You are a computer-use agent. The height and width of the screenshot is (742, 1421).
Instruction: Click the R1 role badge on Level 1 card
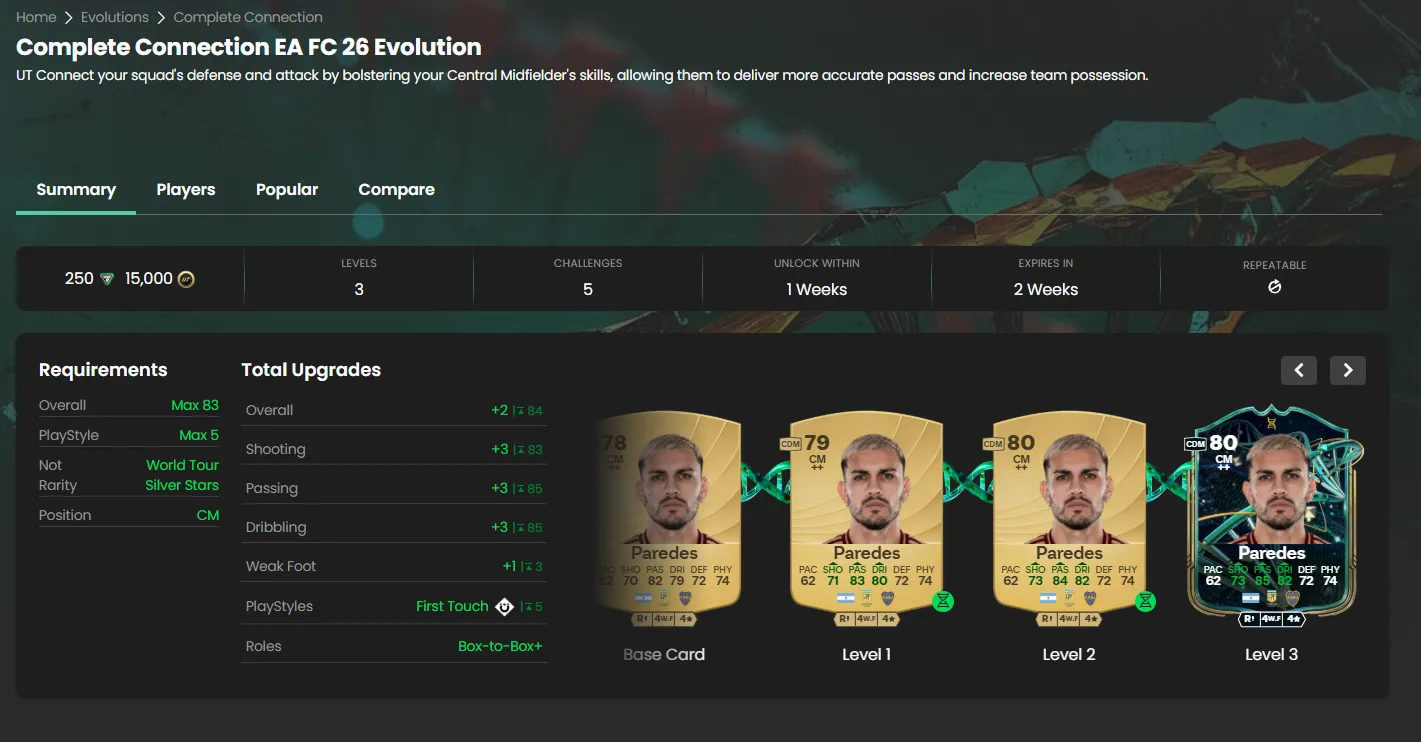pyautogui.click(x=846, y=618)
